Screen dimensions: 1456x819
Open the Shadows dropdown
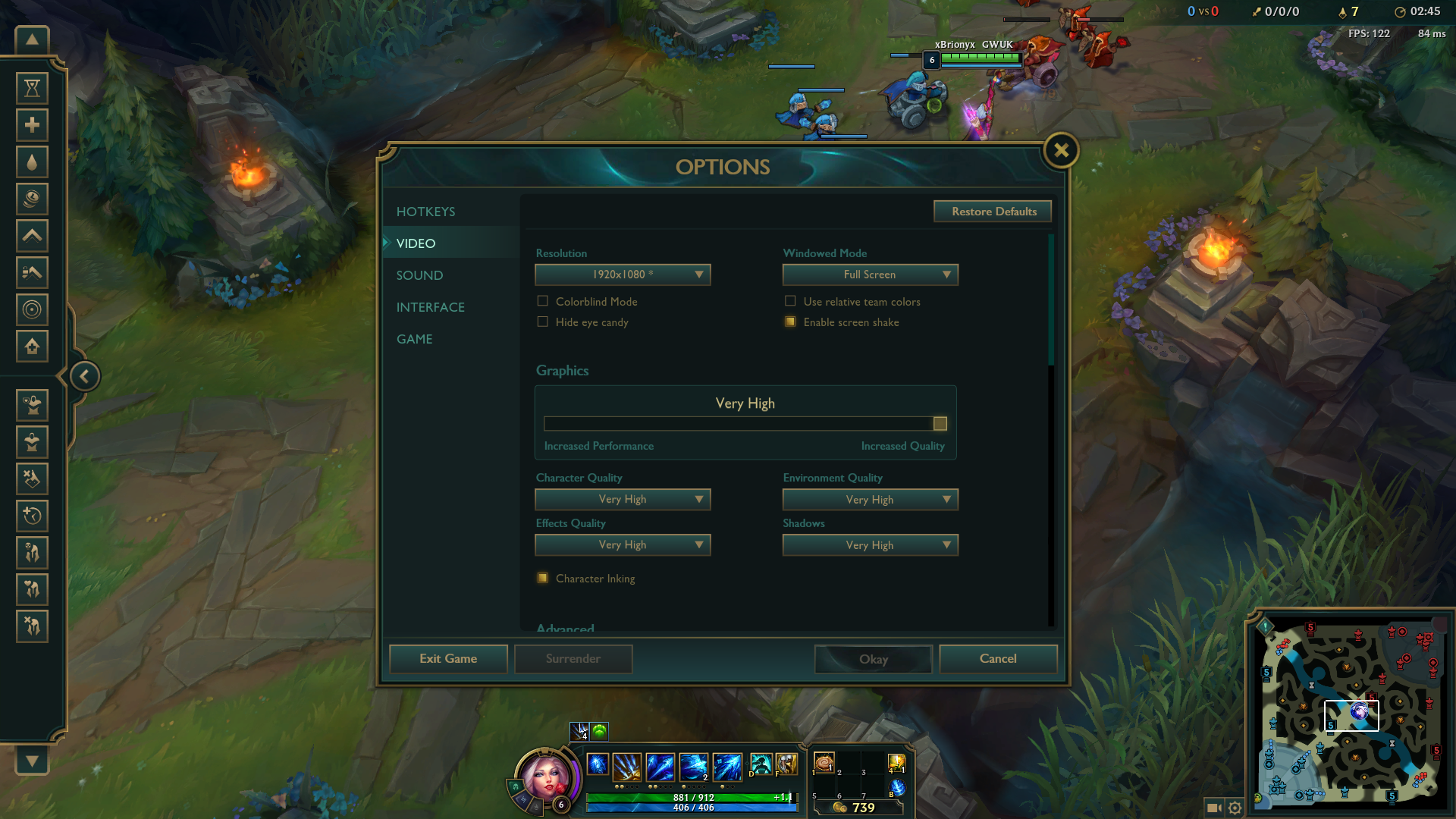click(x=870, y=544)
